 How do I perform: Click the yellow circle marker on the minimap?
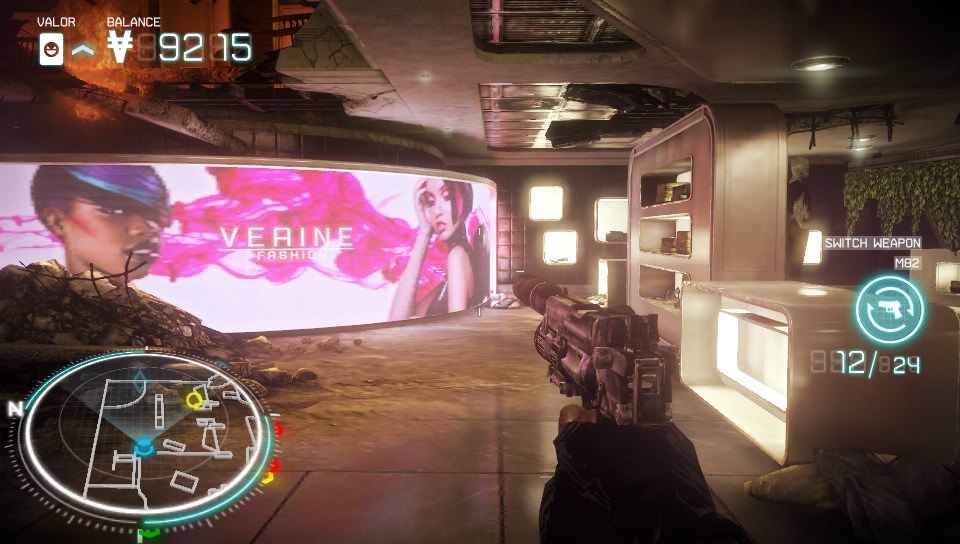pos(195,400)
